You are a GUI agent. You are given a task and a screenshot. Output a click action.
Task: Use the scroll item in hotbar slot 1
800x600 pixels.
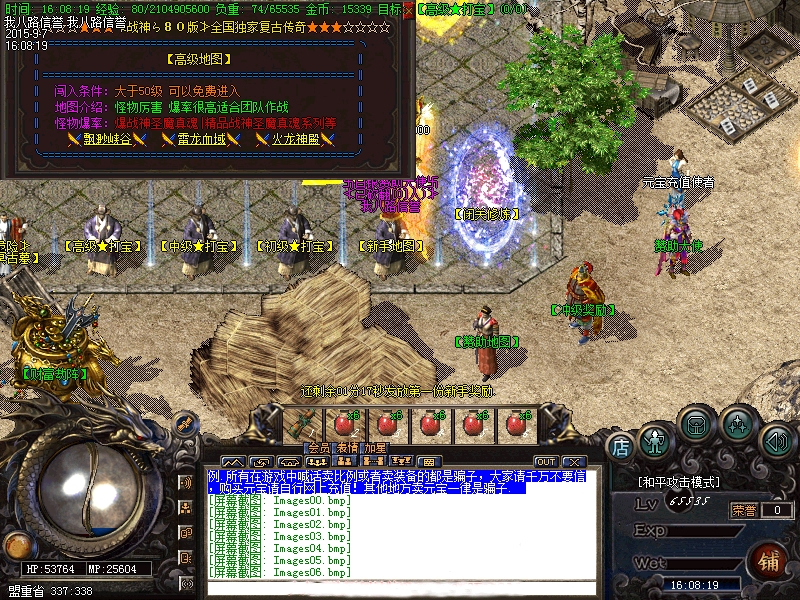tap(304, 423)
